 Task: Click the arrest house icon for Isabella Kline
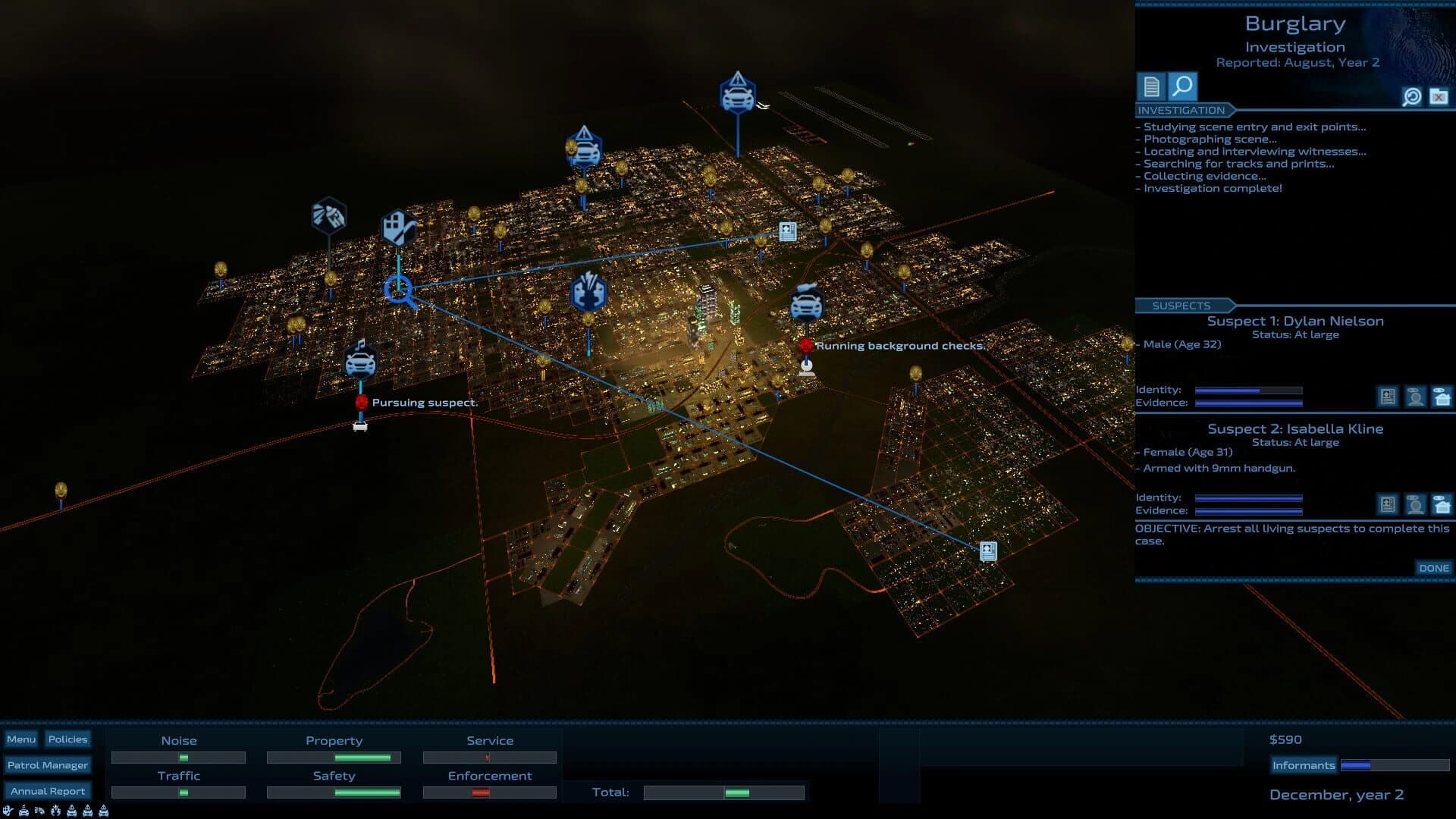coord(1441,505)
